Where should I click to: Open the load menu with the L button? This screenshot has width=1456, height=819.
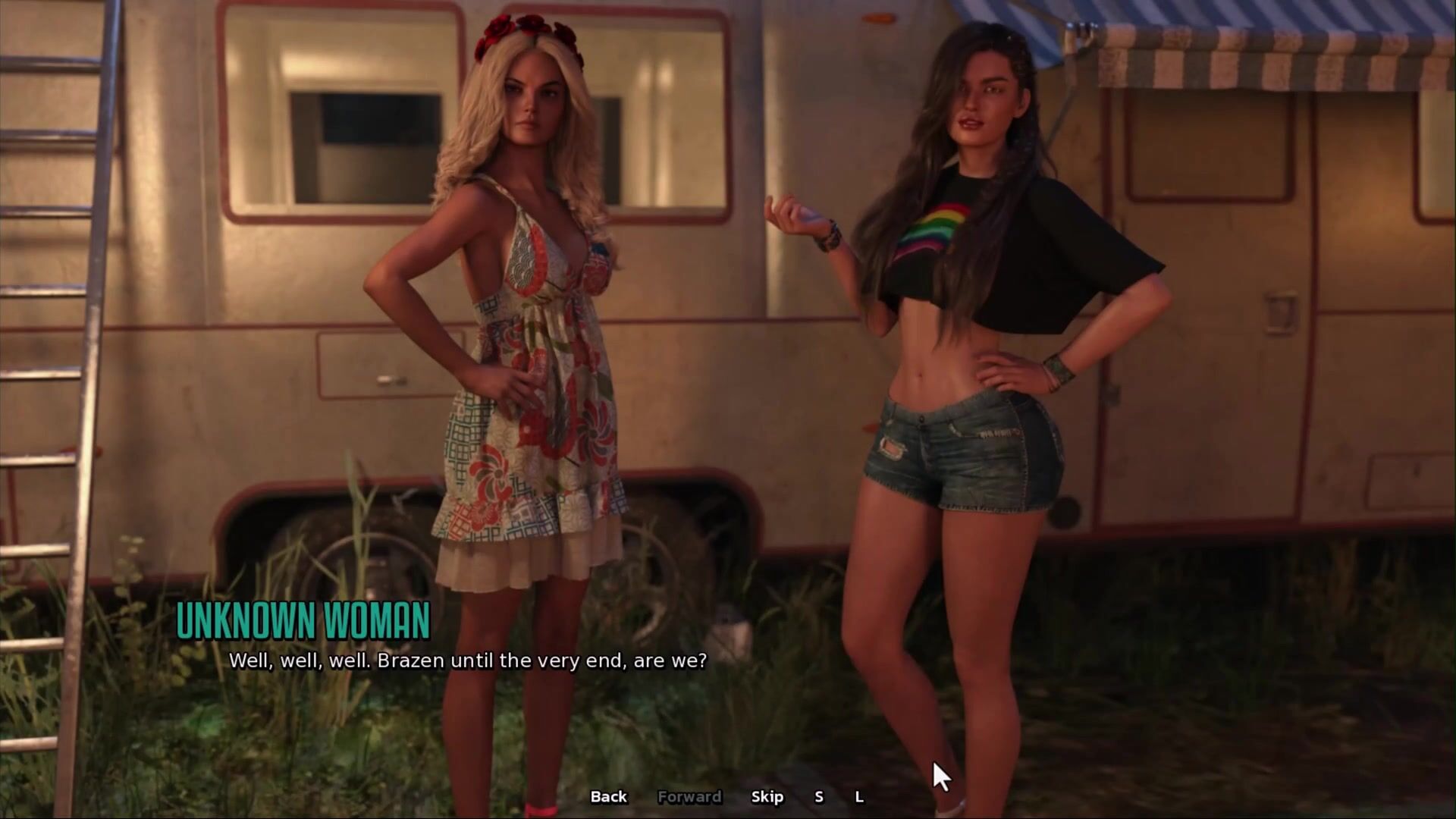[x=859, y=796]
